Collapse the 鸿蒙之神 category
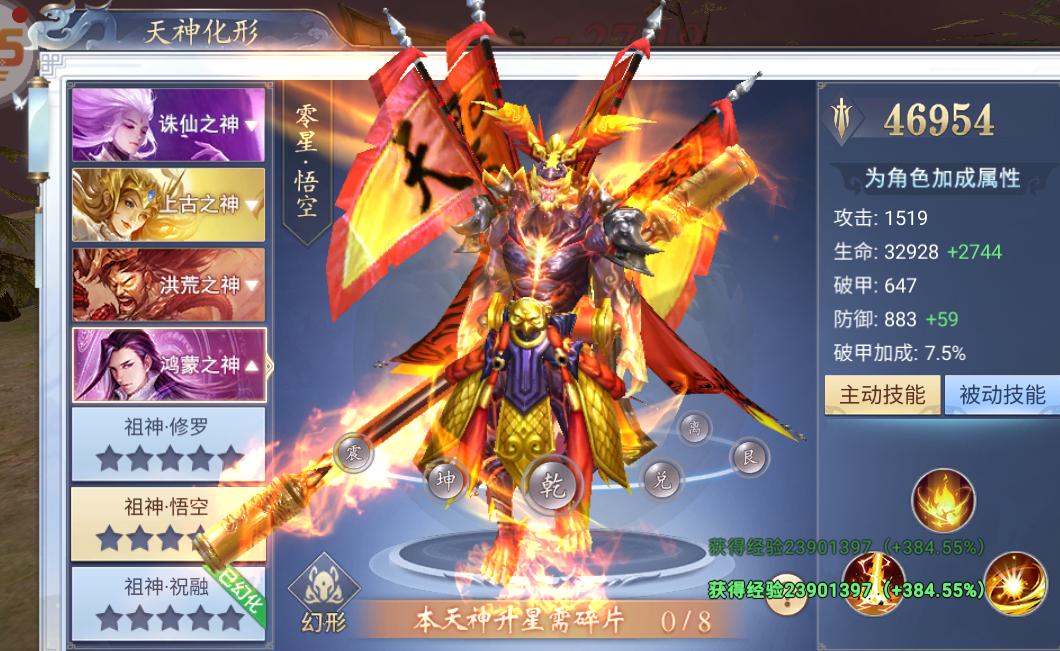This screenshot has height=651, width=1060. pos(168,365)
